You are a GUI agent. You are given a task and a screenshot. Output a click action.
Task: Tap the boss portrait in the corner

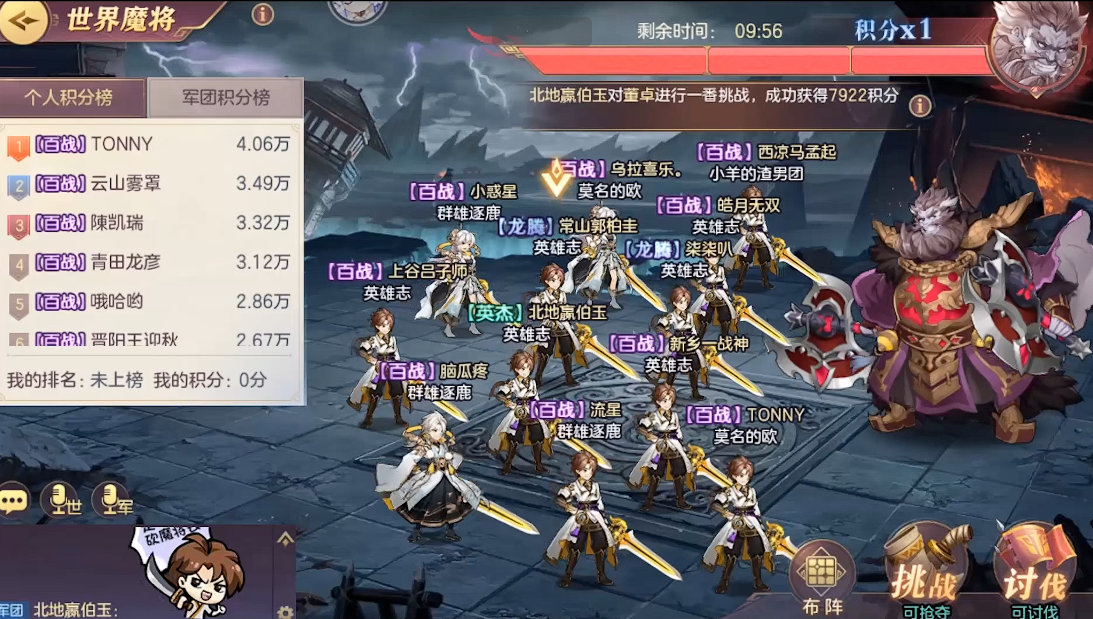(1037, 45)
